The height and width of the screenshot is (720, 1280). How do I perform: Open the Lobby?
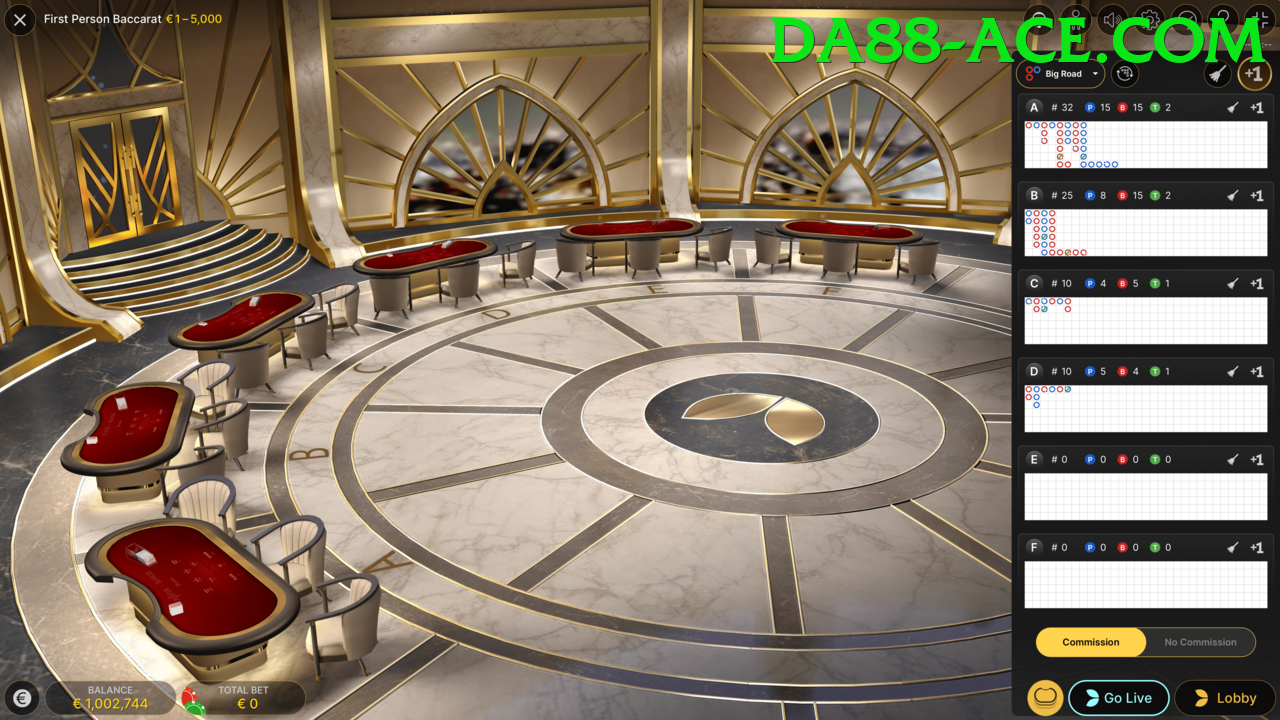[x=1225, y=697]
